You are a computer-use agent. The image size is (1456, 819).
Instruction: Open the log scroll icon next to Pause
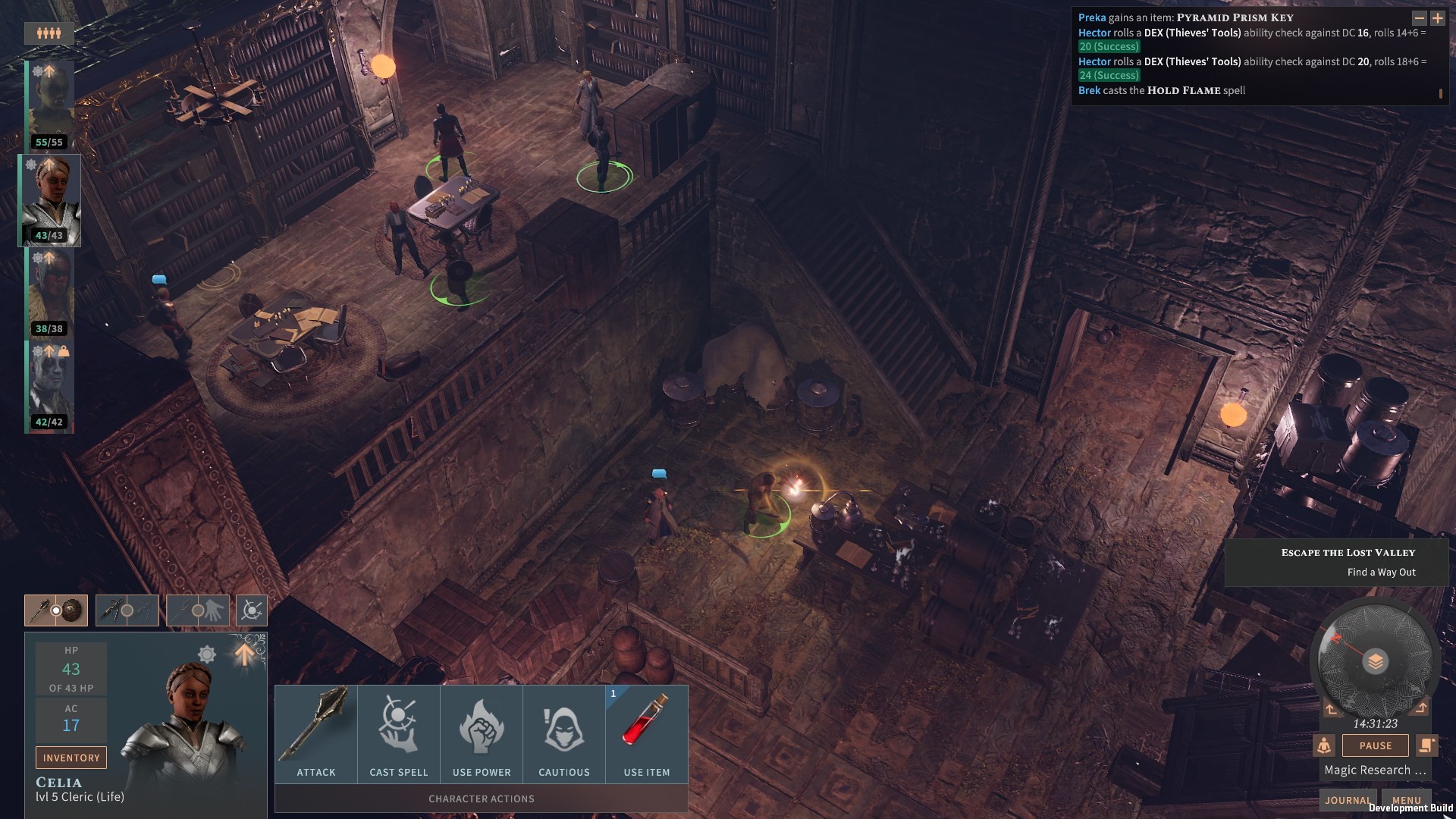point(1428,745)
